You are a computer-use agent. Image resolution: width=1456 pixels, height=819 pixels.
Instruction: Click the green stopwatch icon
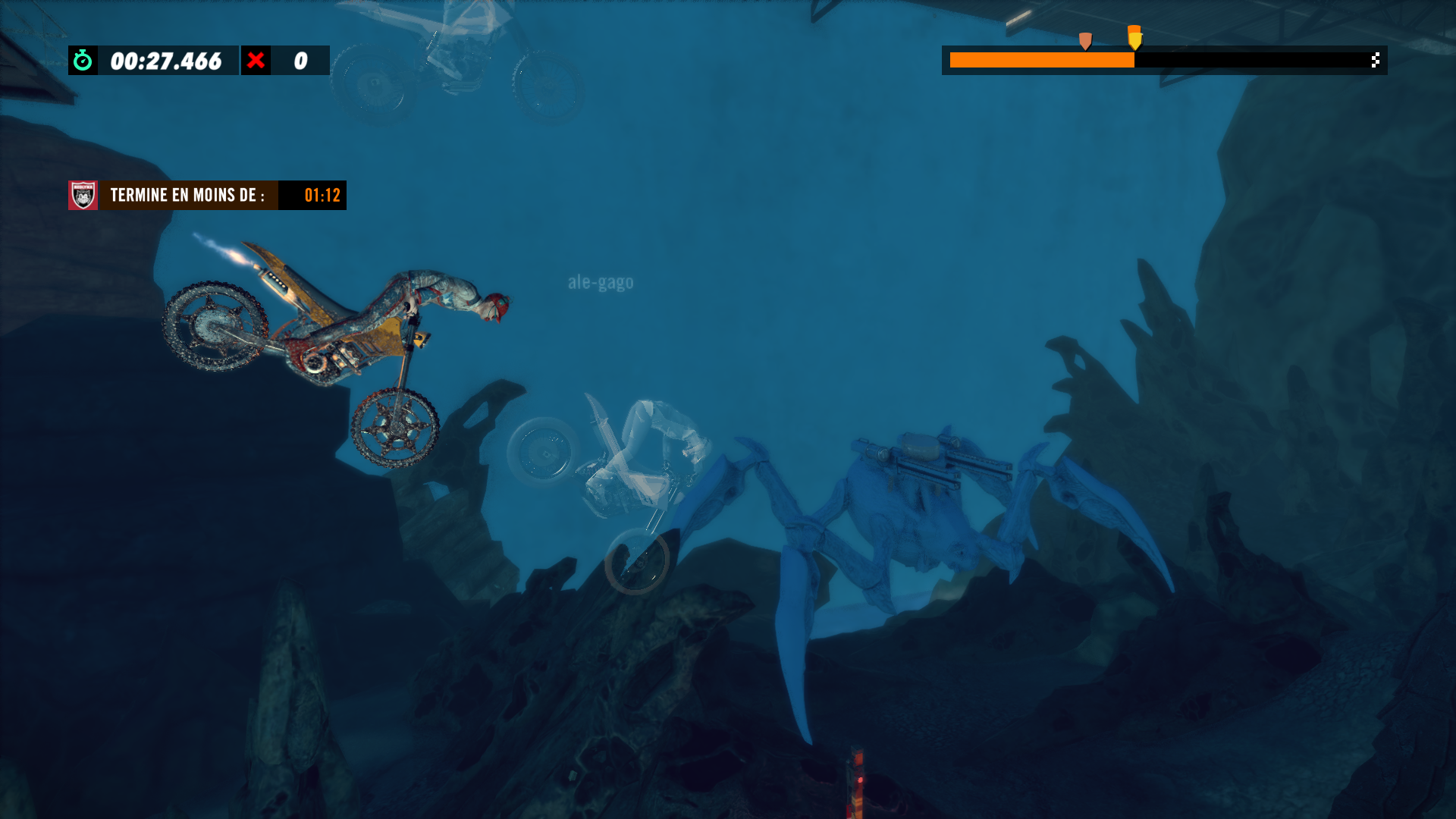(x=83, y=60)
